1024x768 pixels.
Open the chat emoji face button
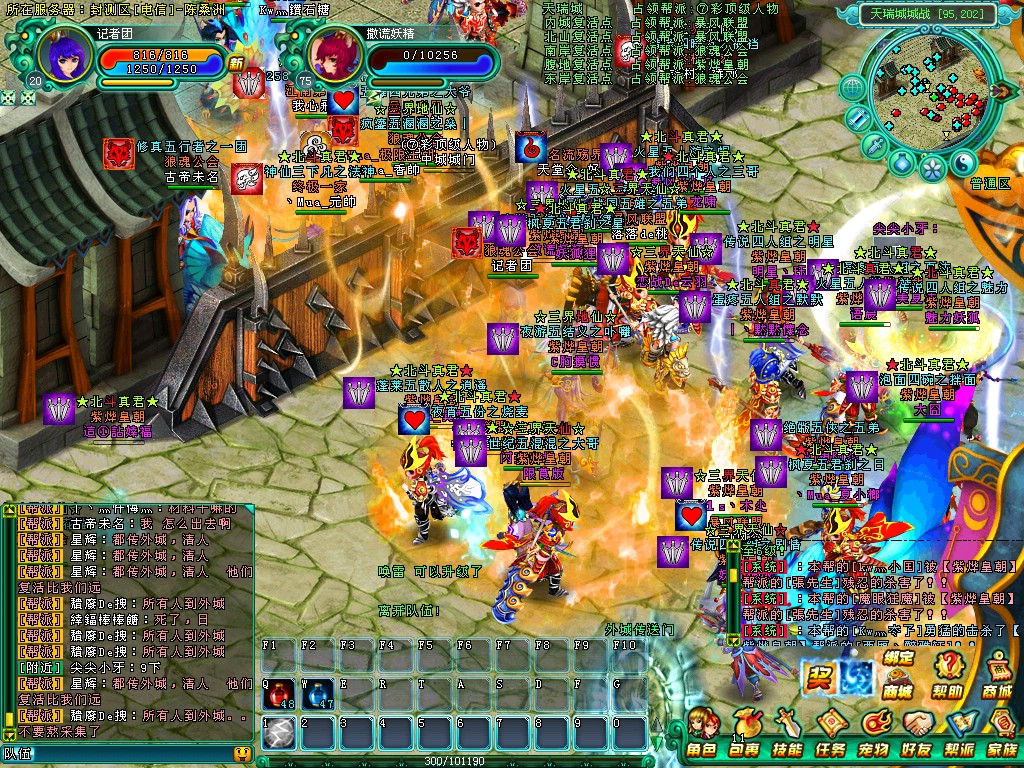241,753
